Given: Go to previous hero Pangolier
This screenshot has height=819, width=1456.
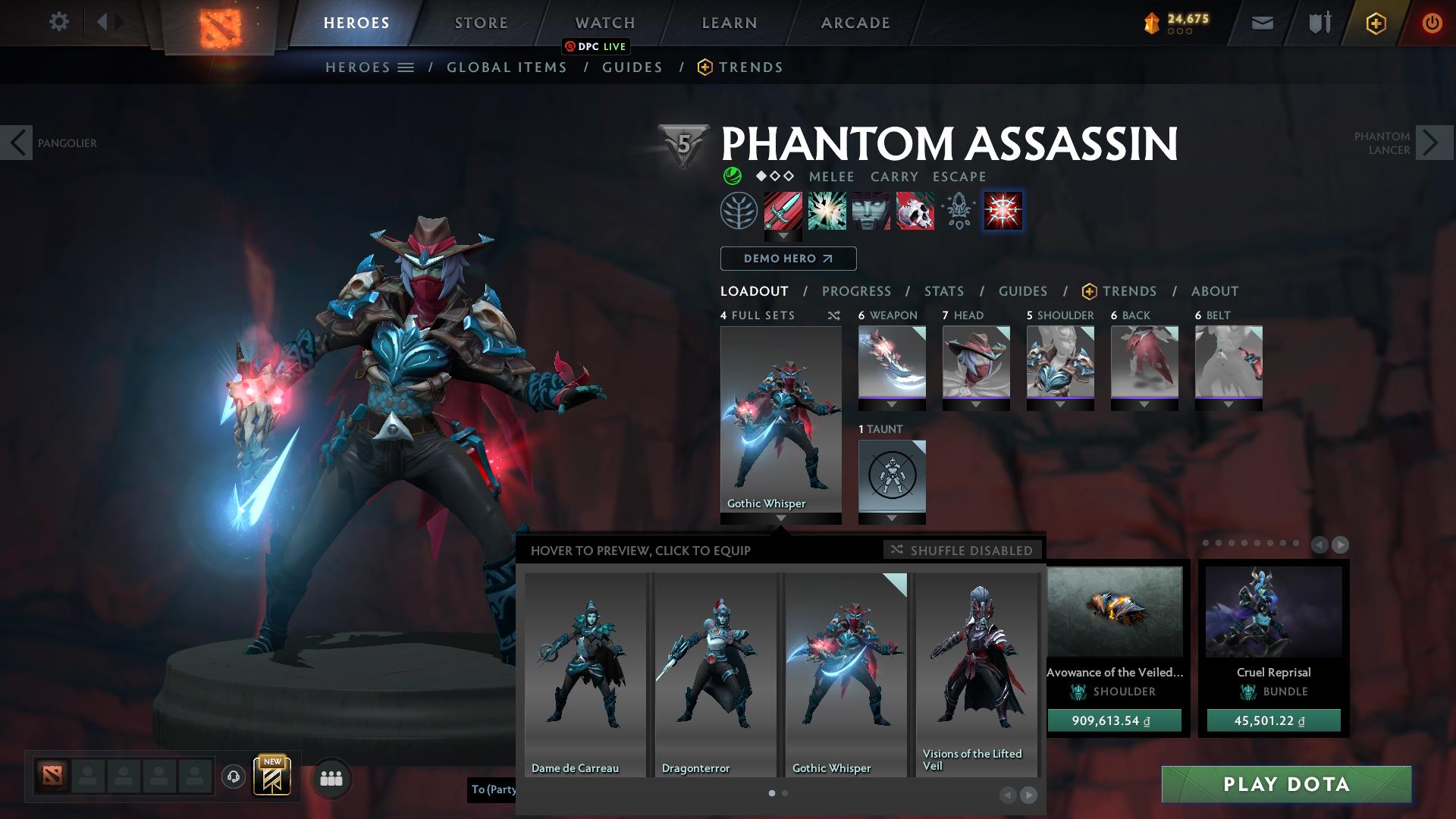Looking at the screenshot, I should [x=17, y=143].
